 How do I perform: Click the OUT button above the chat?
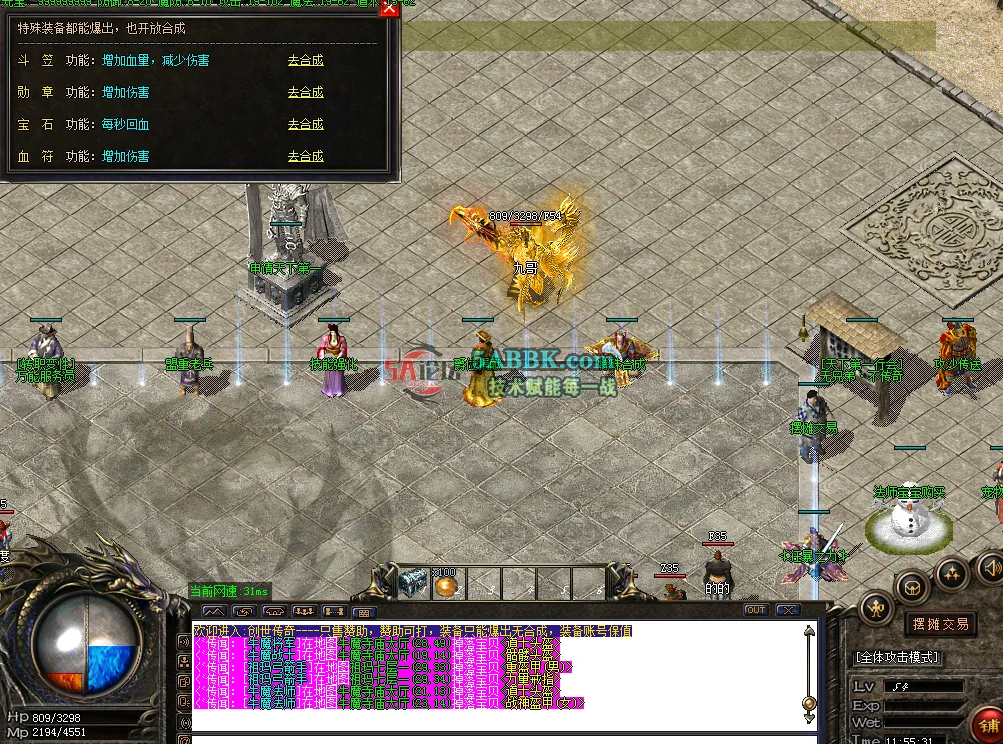tap(756, 610)
